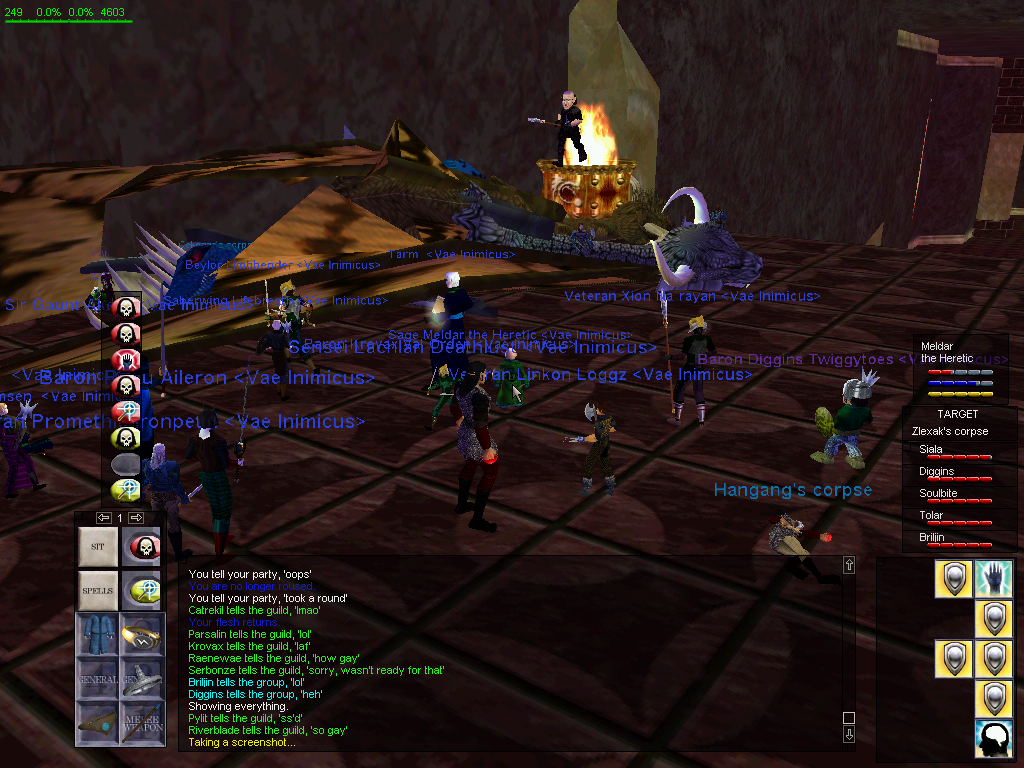Click the blue glowing hand buff icon
The image size is (1024, 768).
tap(993, 579)
